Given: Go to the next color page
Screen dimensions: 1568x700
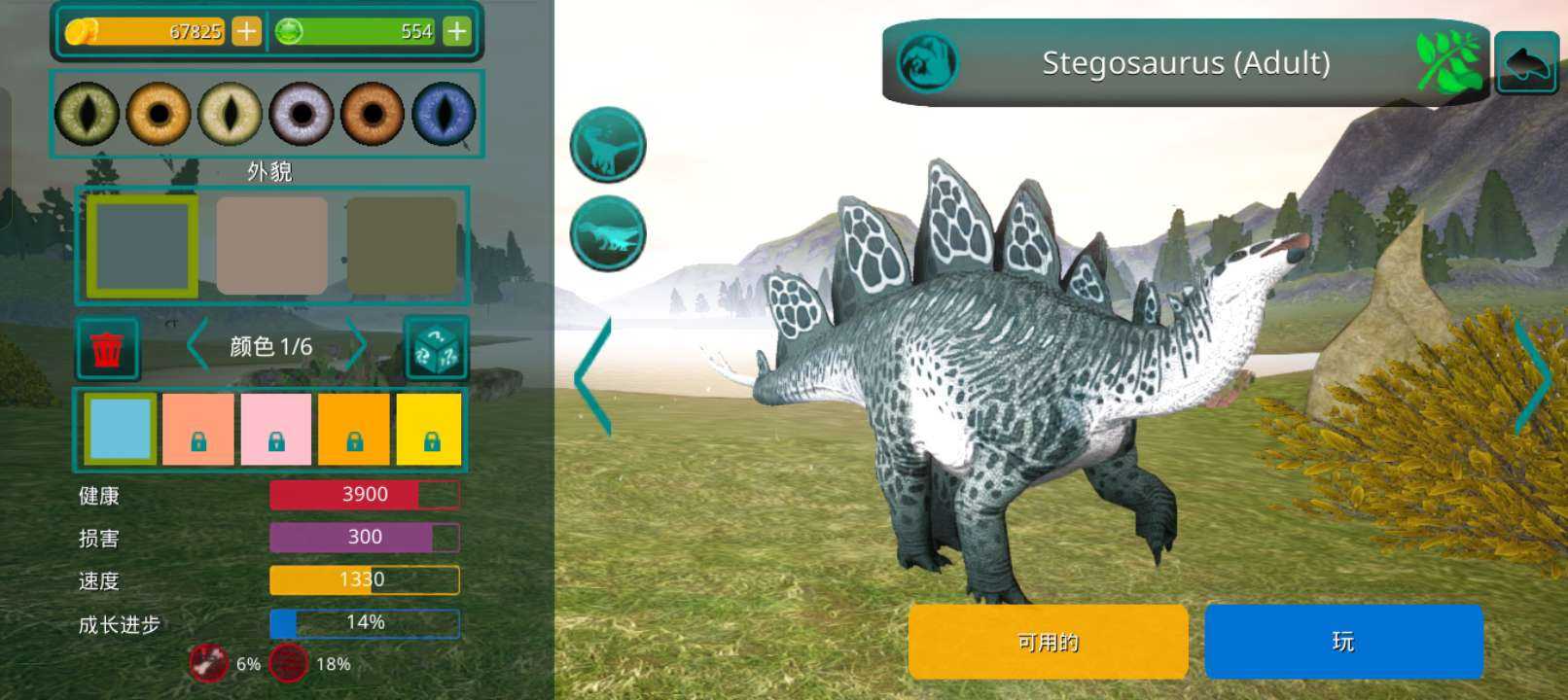Looking at the screenshot, I should (357, 346).
